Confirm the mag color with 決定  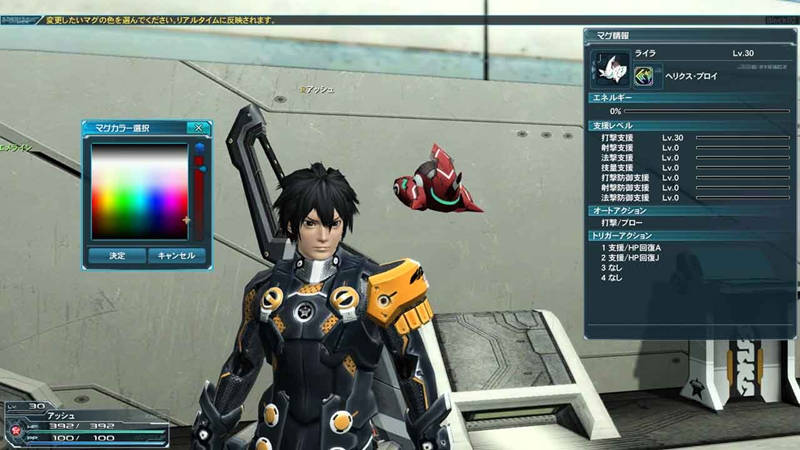click(117, 256)
